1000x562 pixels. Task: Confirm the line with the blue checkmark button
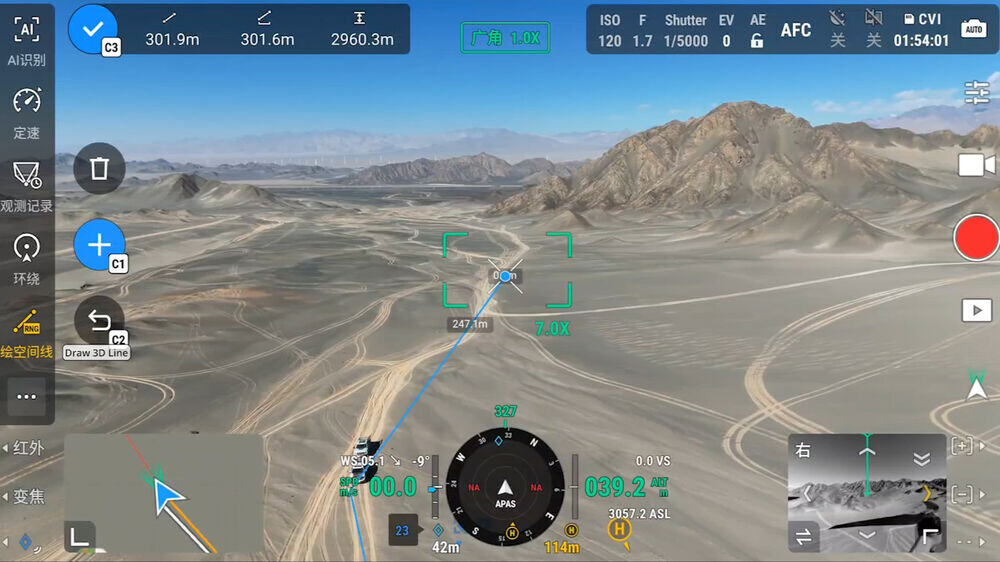click(93, 28)
